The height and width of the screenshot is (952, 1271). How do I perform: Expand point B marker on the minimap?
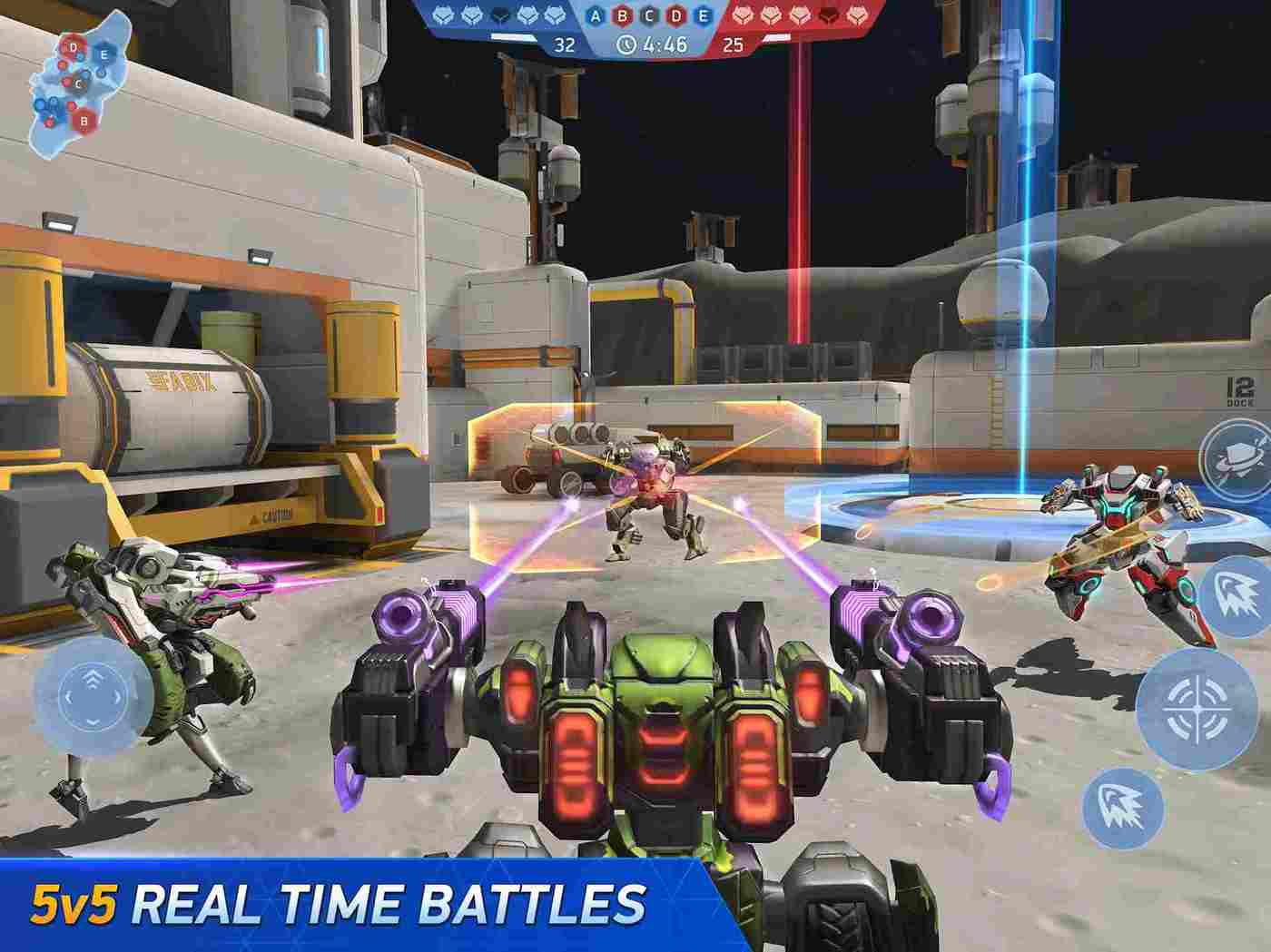coord(84,122)
